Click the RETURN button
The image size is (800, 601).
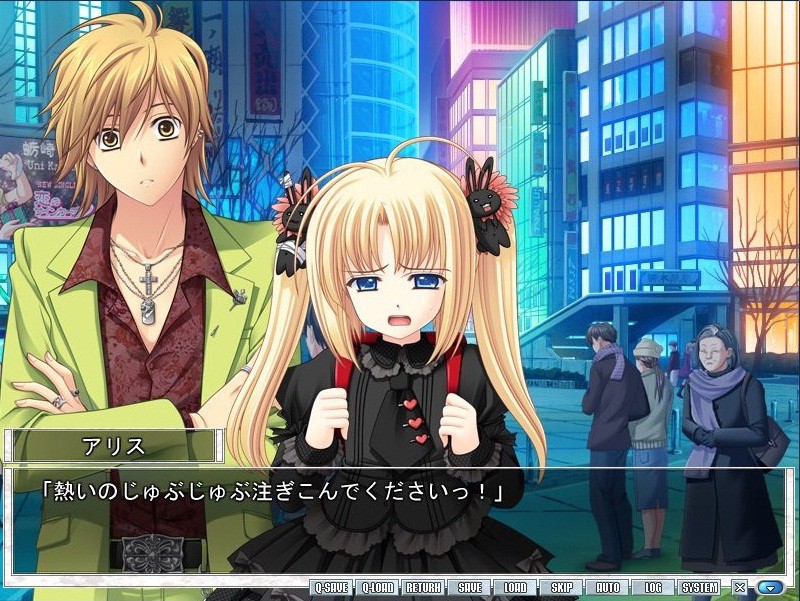click(x=423, y=588)
